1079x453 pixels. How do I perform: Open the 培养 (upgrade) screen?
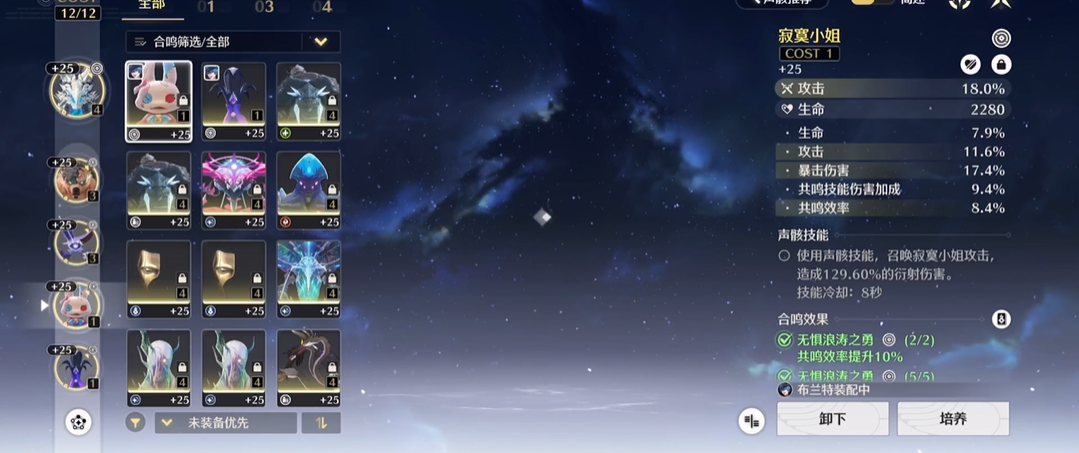point(952,419)
